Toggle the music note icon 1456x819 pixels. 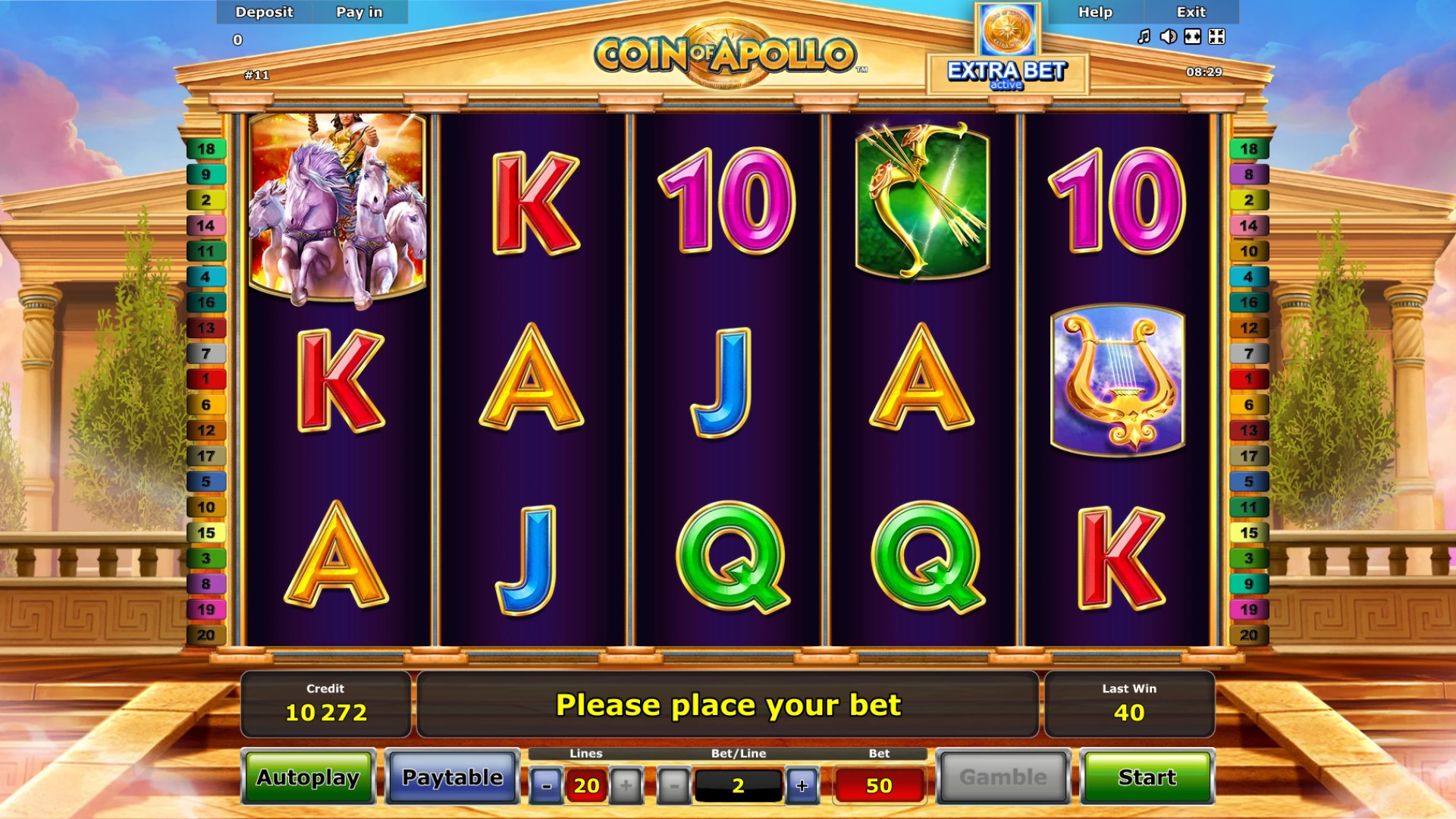[1144, 36]
